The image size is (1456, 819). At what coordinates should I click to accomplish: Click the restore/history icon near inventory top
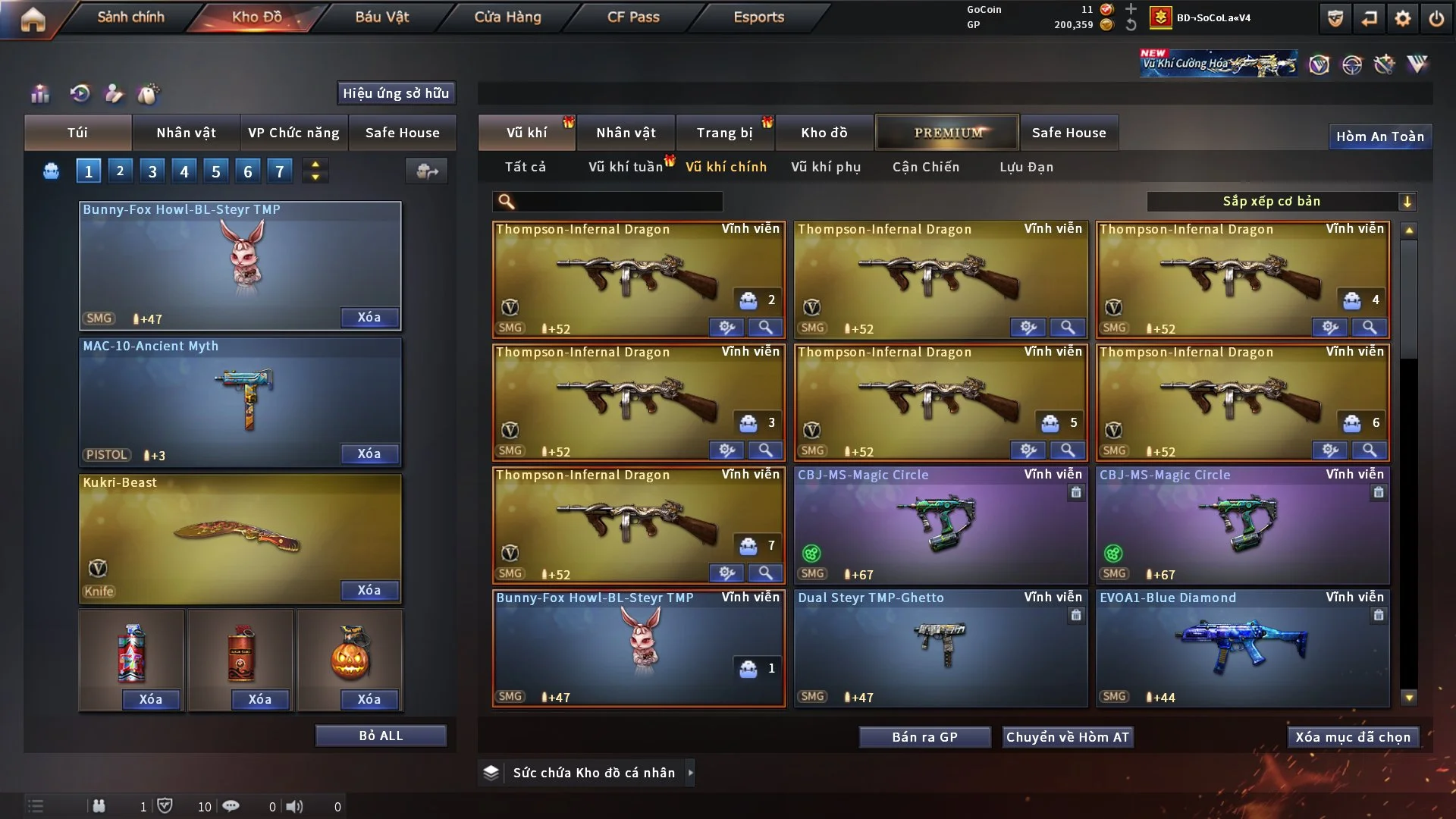(78, 93)
